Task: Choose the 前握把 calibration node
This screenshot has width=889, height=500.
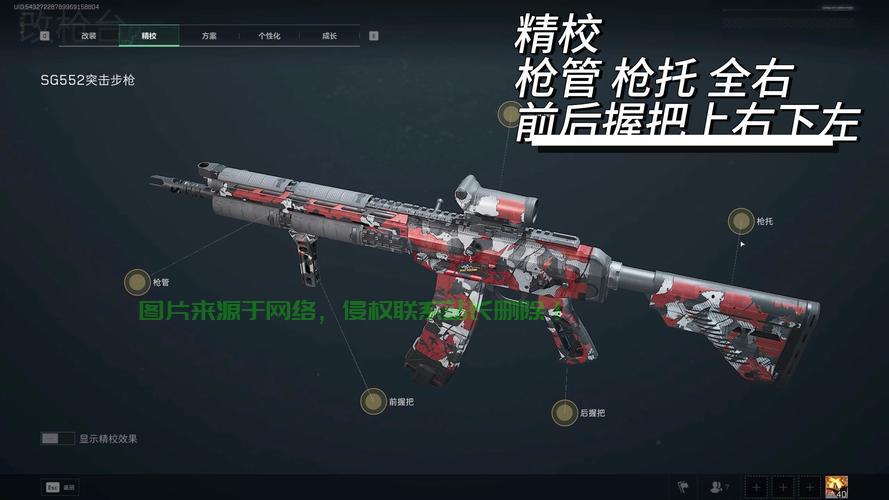Action: coord(373,402)
